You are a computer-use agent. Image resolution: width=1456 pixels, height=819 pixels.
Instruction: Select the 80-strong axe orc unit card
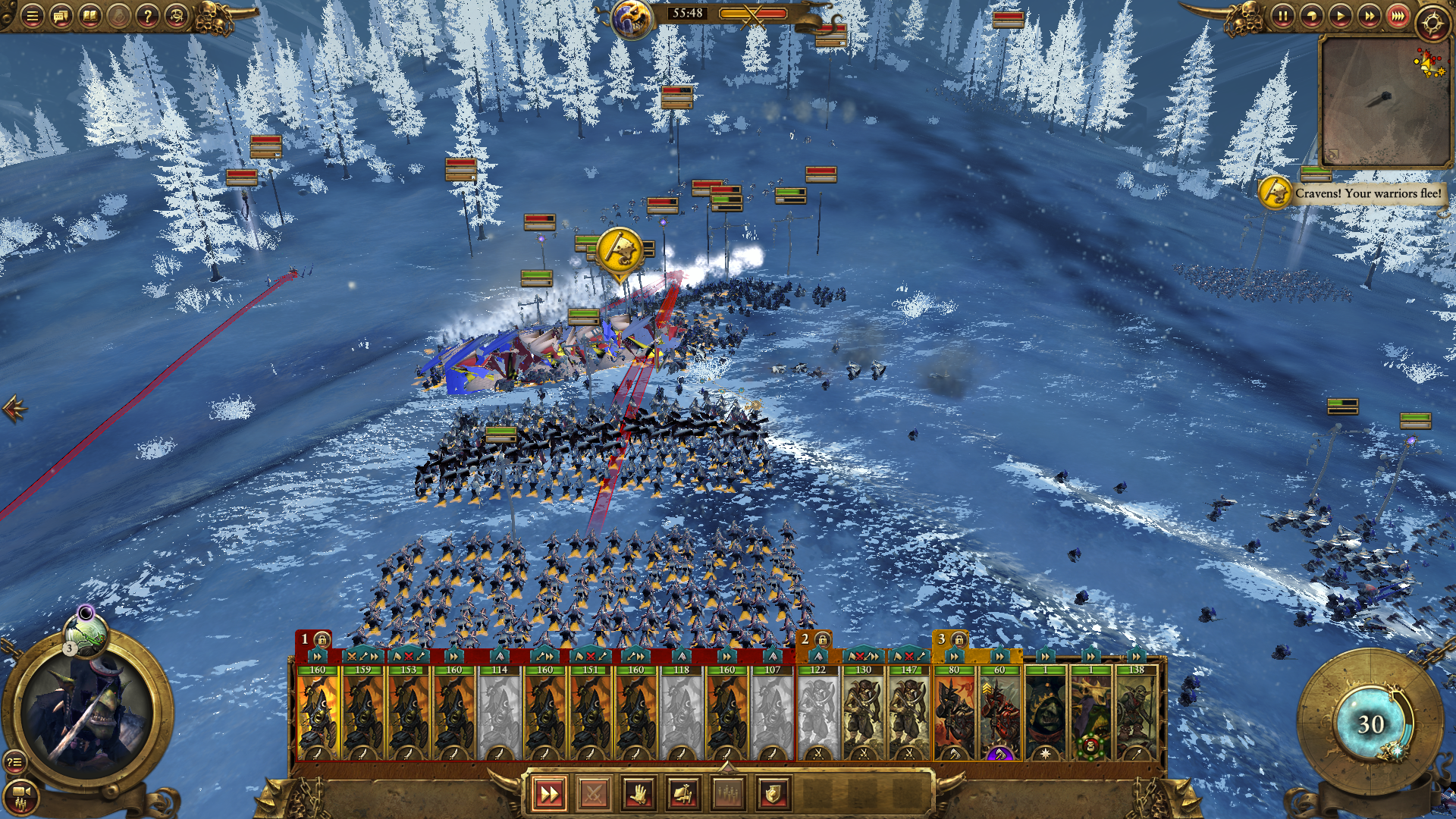point(954,713)
